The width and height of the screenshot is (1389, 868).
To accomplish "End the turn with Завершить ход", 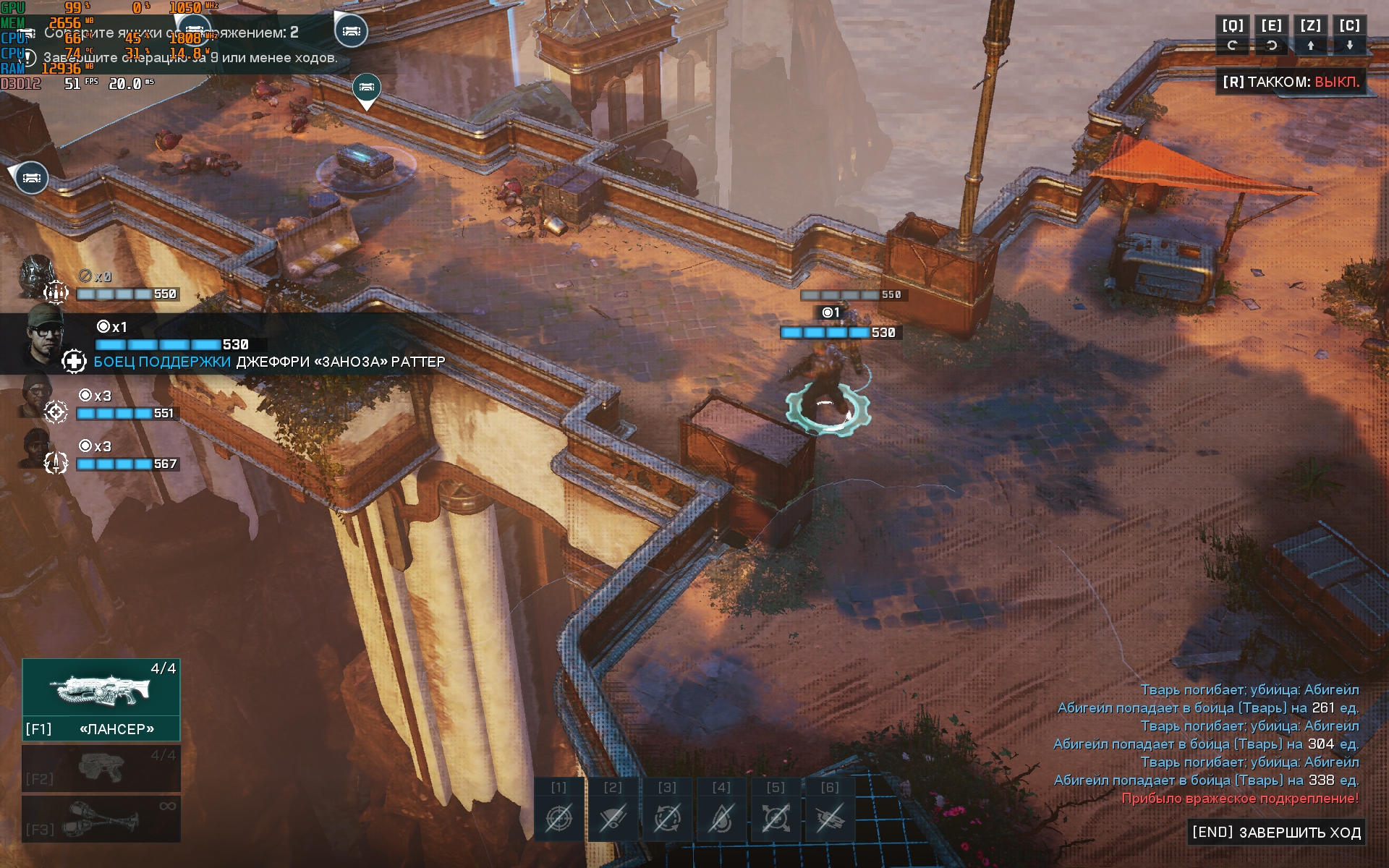I will point(1277,833).
